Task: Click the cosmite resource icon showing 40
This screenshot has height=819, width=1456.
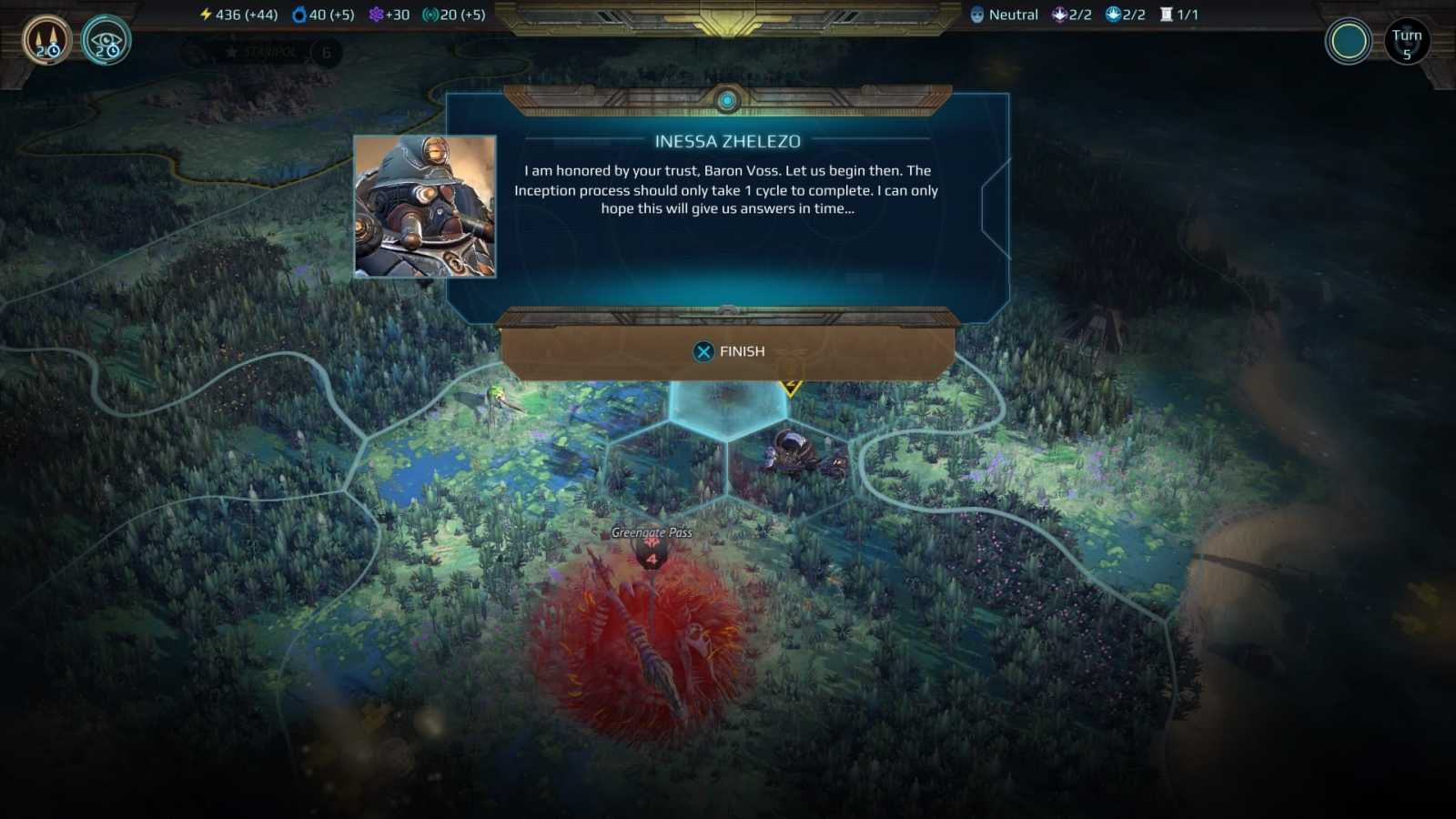Action: [300, 15]
